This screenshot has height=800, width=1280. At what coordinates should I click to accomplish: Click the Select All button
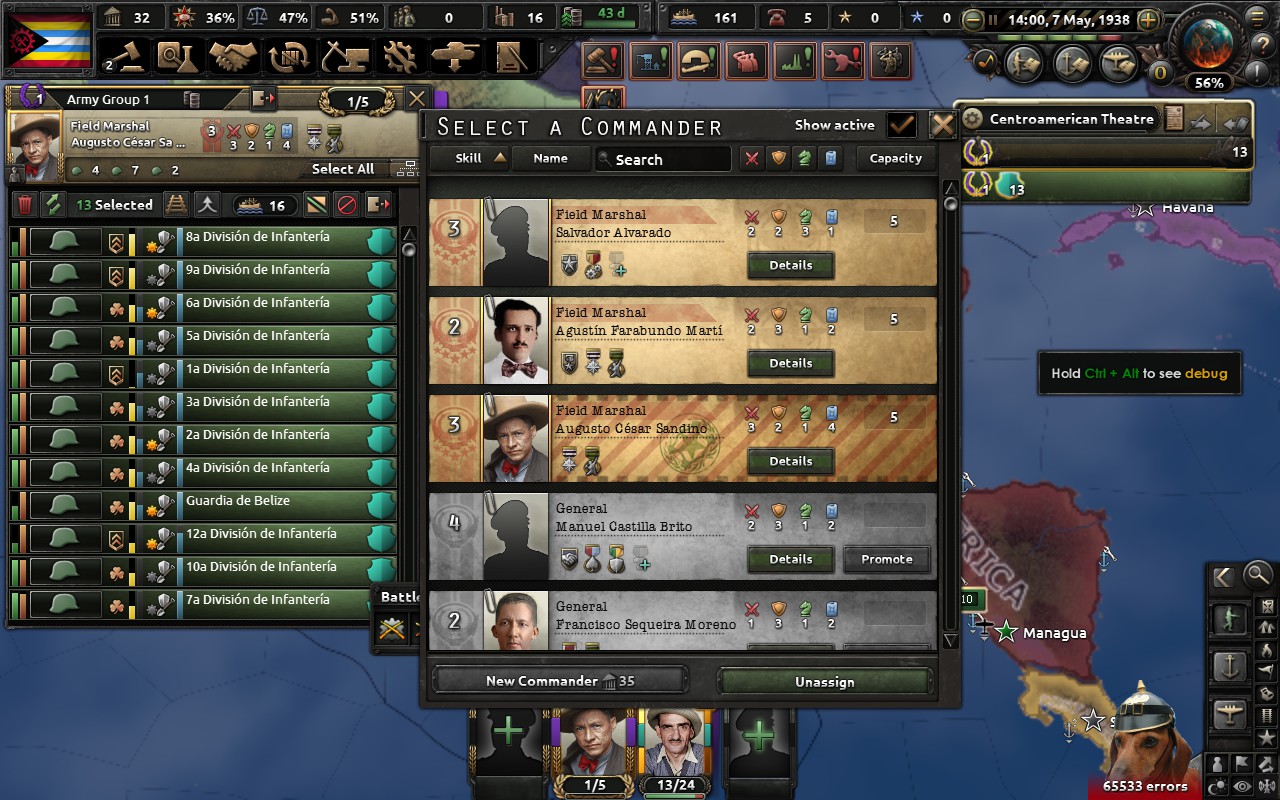point(343,169)
